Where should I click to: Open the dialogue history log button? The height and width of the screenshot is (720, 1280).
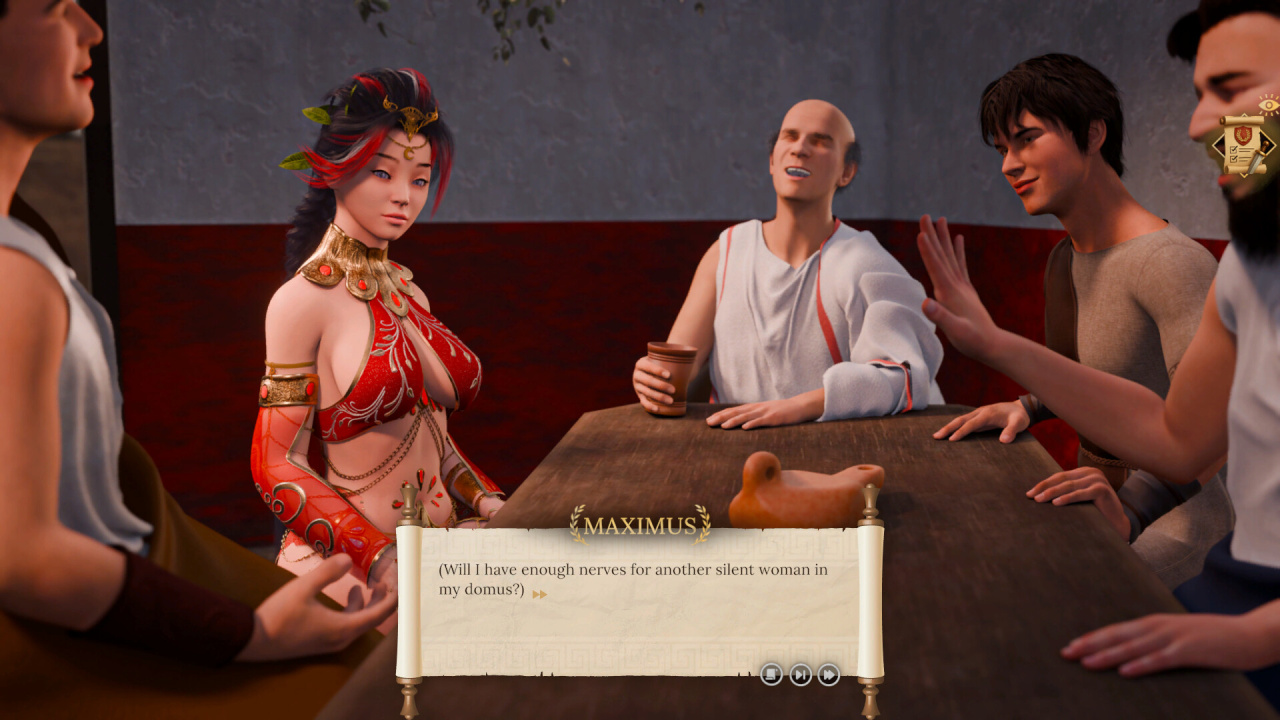(x=771, y=674)
